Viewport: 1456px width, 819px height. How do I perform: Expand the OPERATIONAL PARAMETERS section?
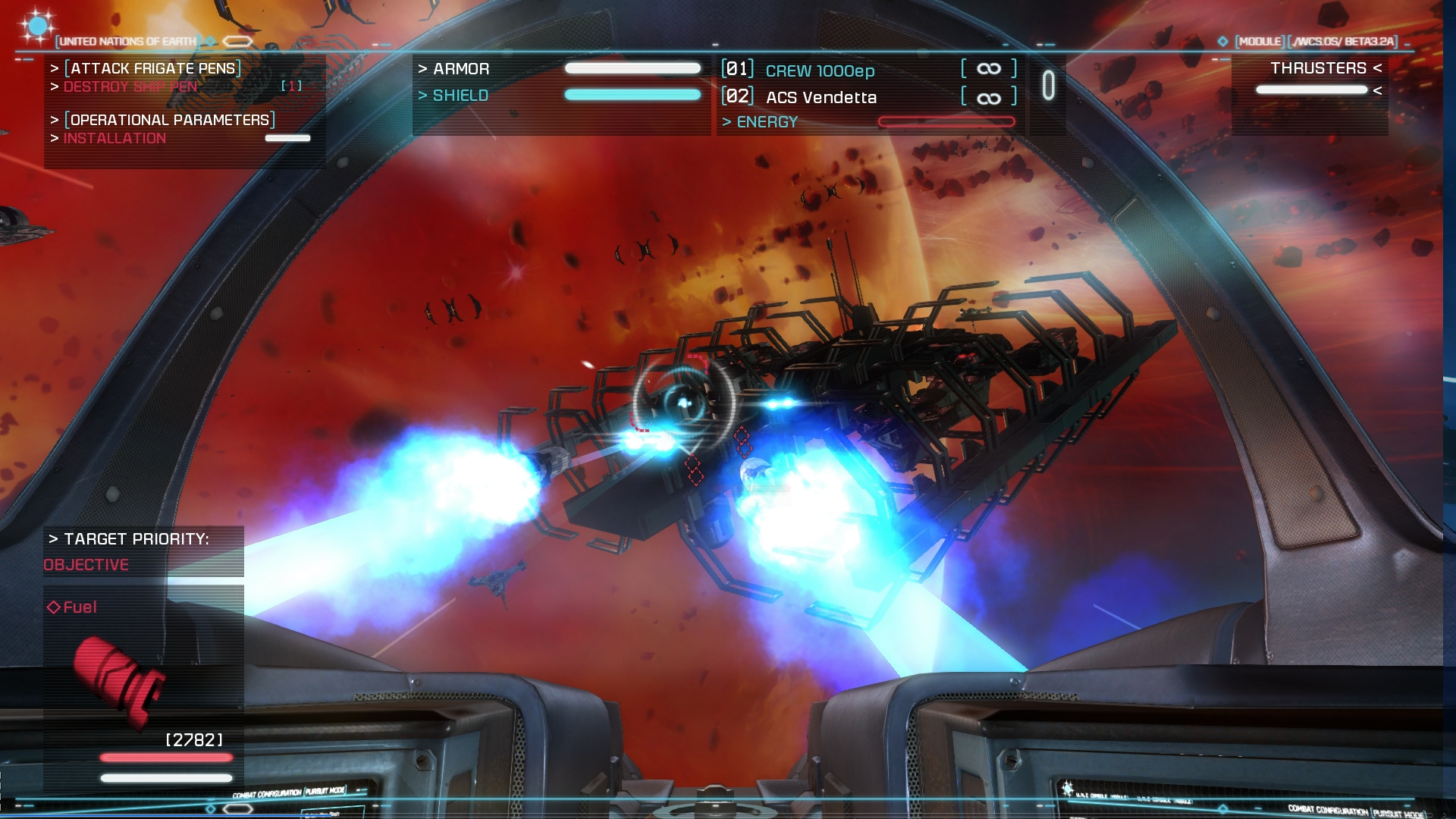[168, 120]
